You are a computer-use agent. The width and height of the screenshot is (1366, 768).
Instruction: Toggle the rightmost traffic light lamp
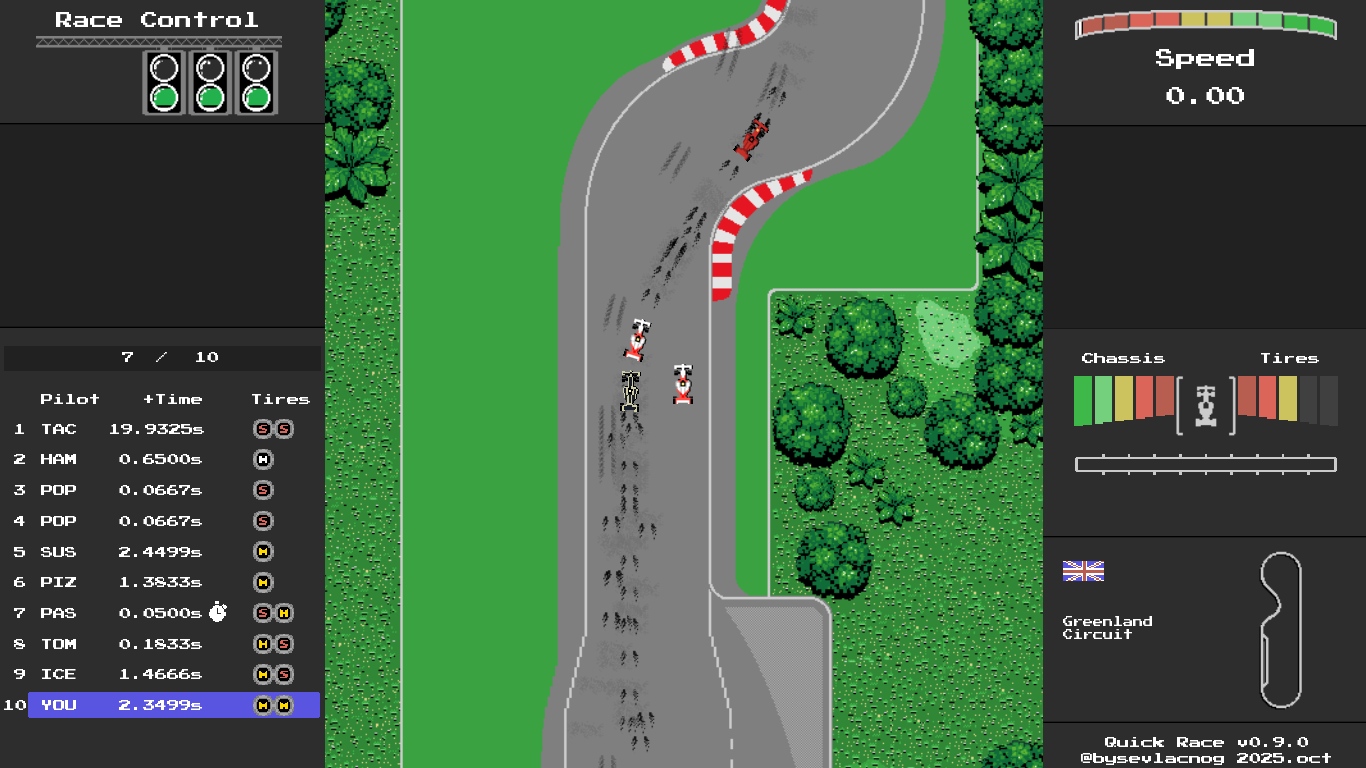pyautogui.click(x=256, y=97)
